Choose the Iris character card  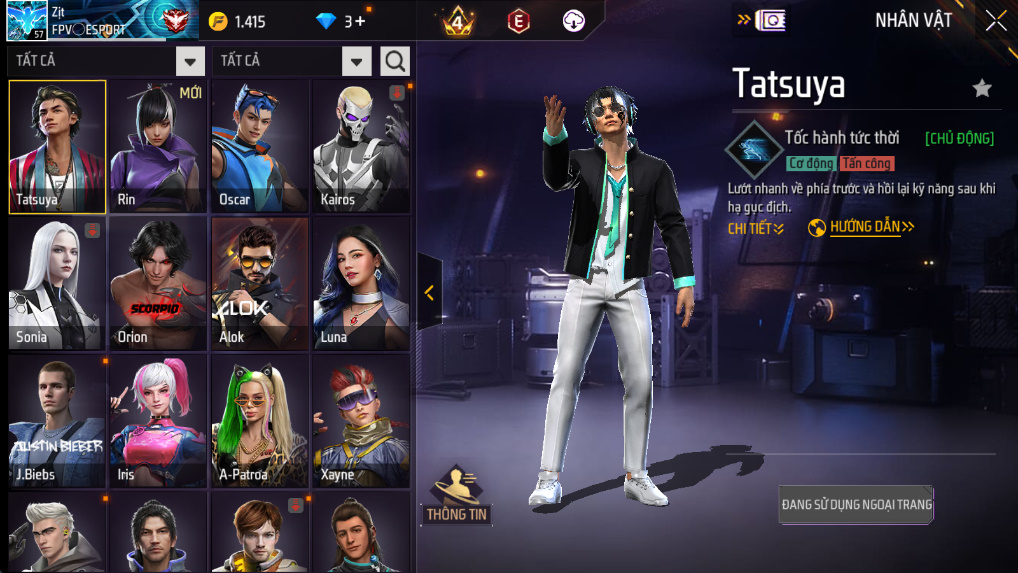(158, 421)
